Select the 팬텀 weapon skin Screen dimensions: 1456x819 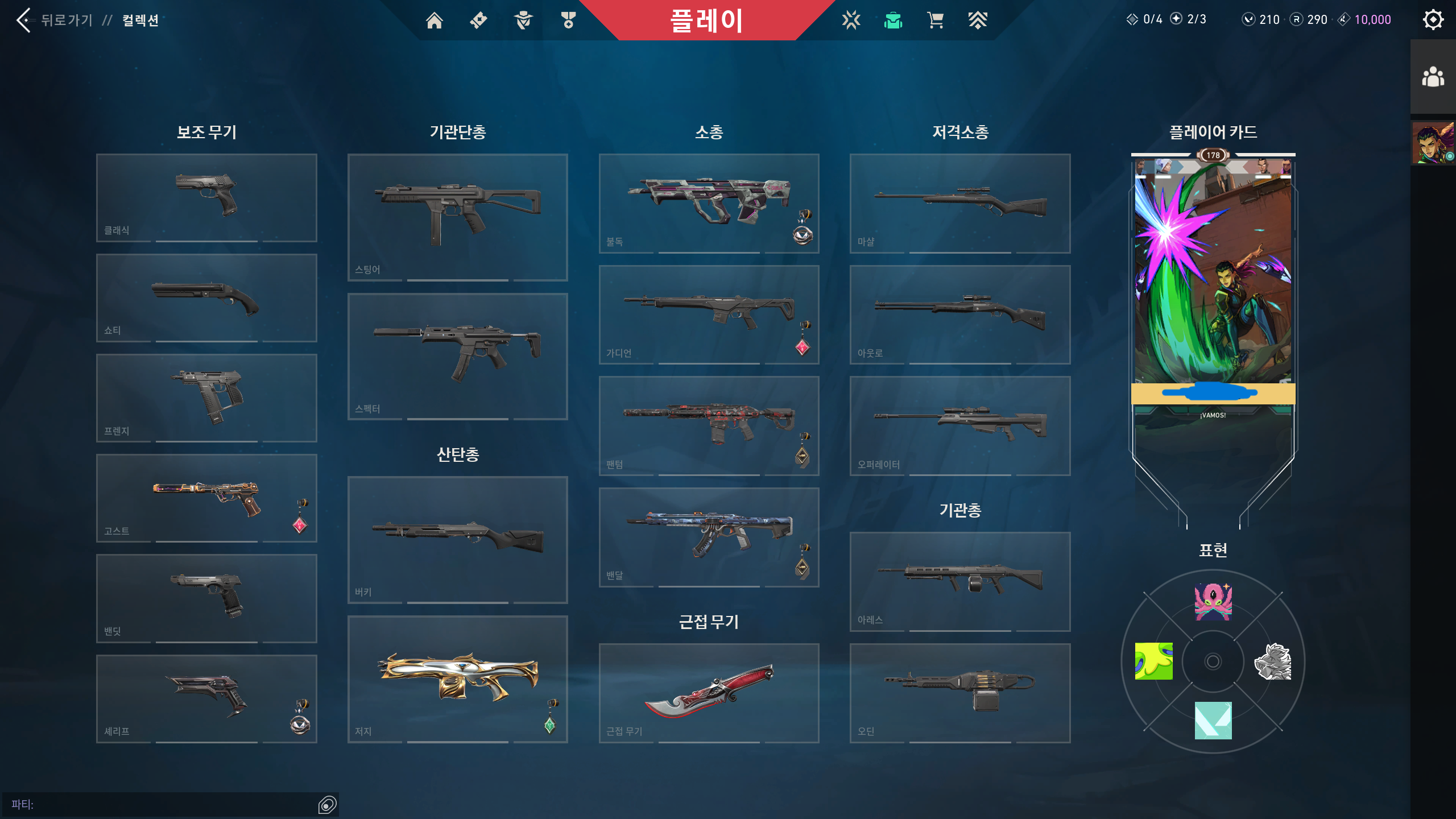(x=709, y=427)
